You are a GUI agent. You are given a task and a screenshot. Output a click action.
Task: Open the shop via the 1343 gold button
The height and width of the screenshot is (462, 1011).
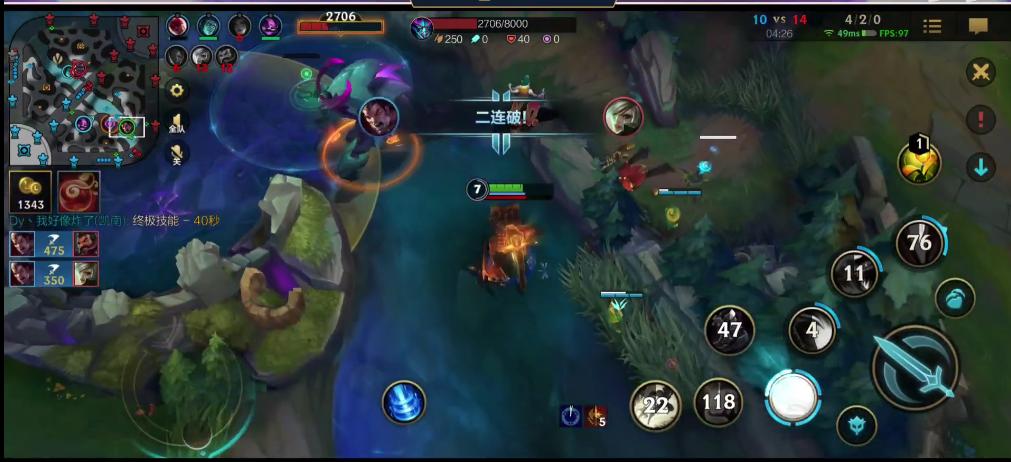pyautogui.click(x=30, y=191)
